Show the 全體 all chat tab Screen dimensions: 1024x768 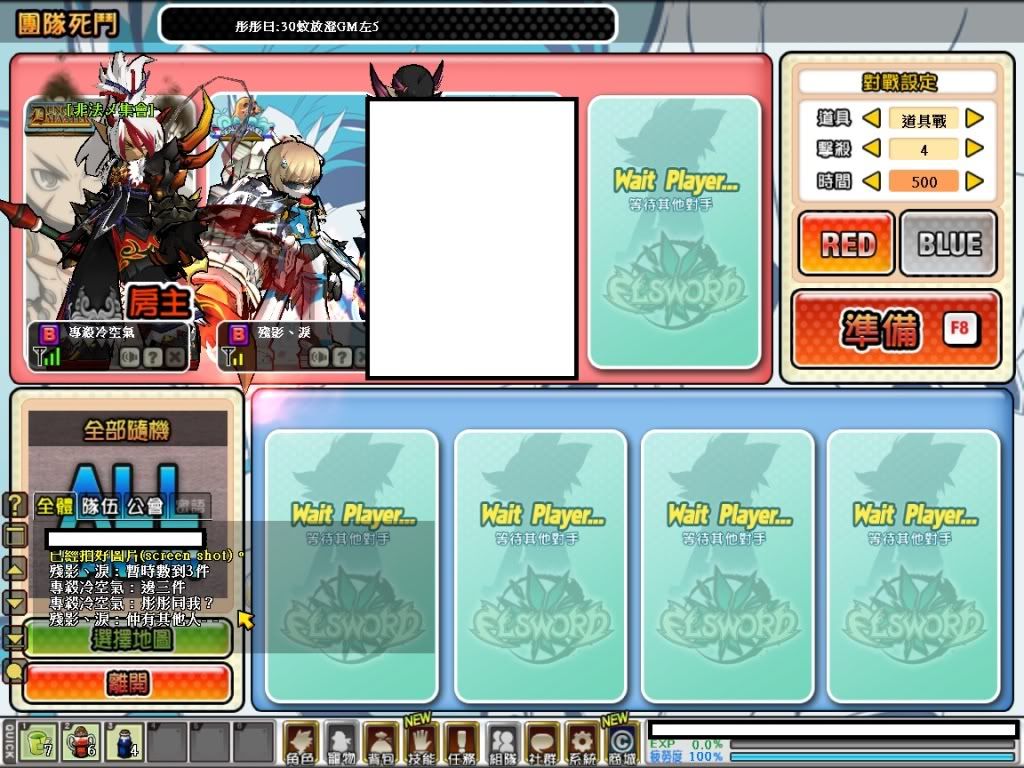pos(56,506)
